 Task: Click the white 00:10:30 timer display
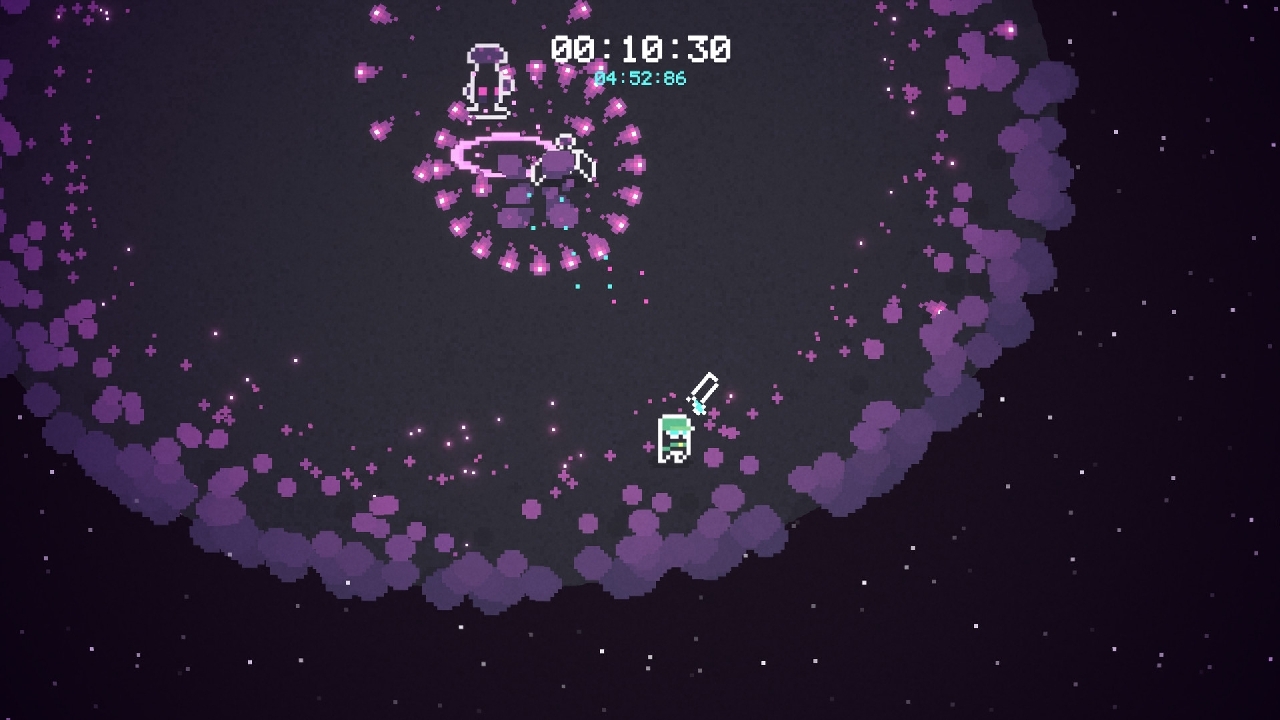click(x=638, y=48)
